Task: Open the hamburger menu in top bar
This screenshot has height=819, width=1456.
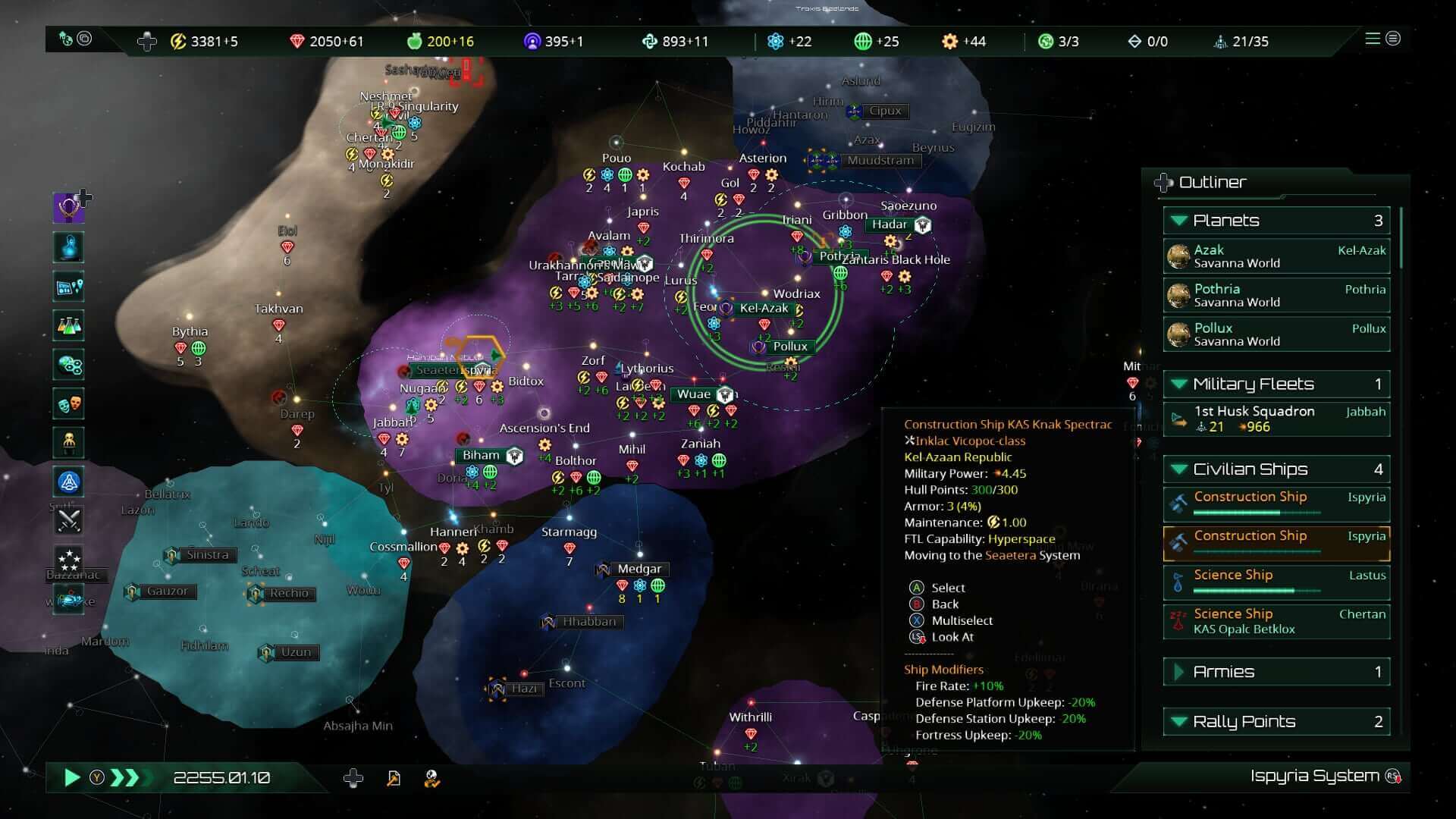Action: coord(1373,39)
